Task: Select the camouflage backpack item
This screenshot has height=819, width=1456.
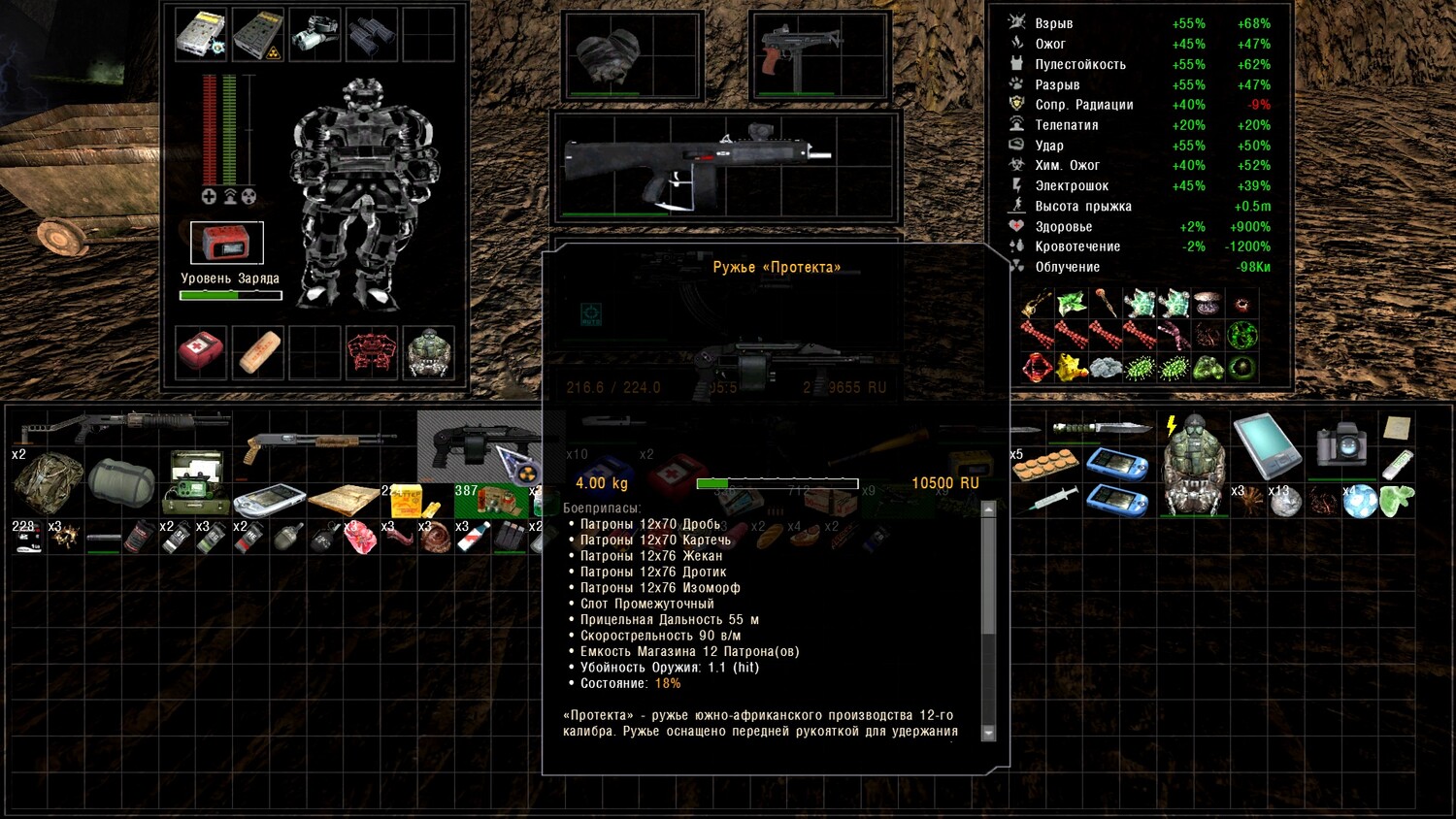Action: click(48, 483)
